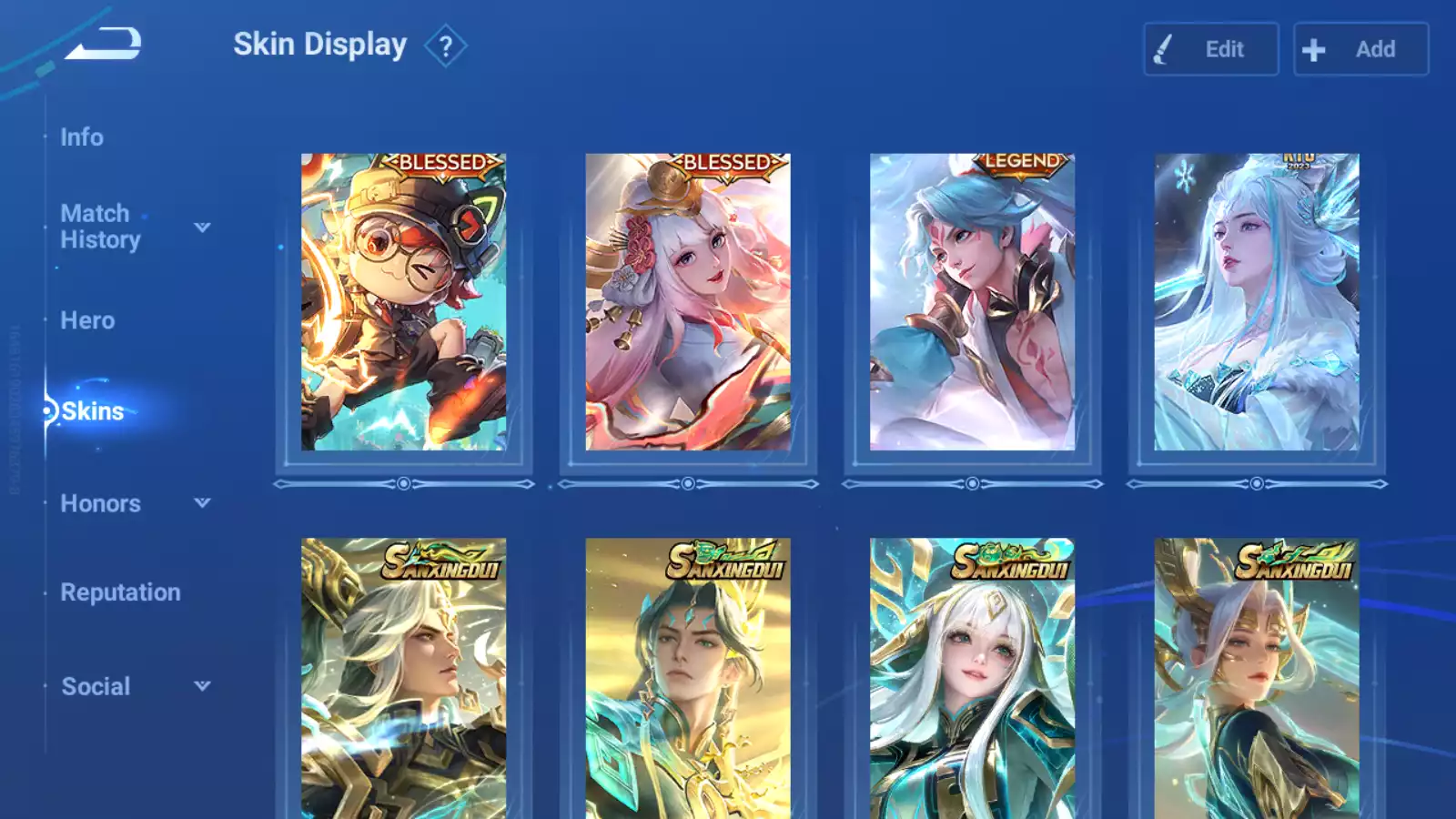1456x819 pixels.
Task: Add a new skin to the display
Action: click(x=1360, y=49)
